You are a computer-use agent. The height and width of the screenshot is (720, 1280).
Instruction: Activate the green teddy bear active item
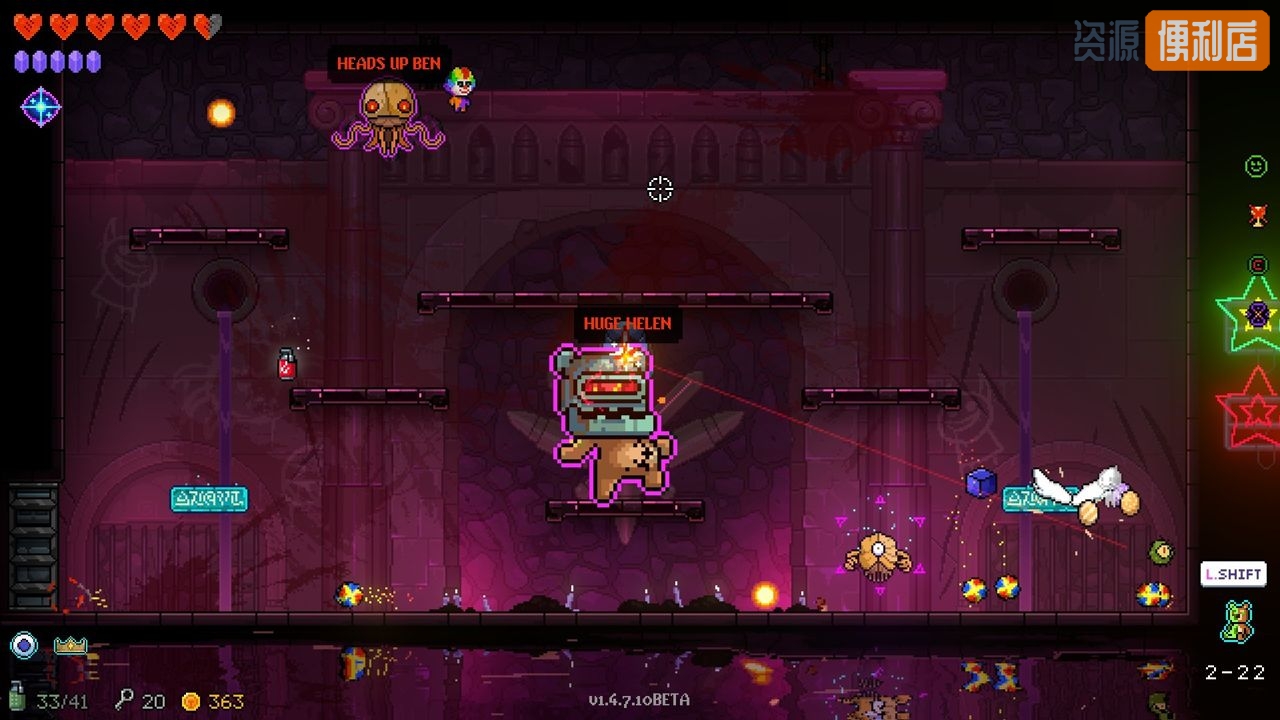coord(1236,621)
